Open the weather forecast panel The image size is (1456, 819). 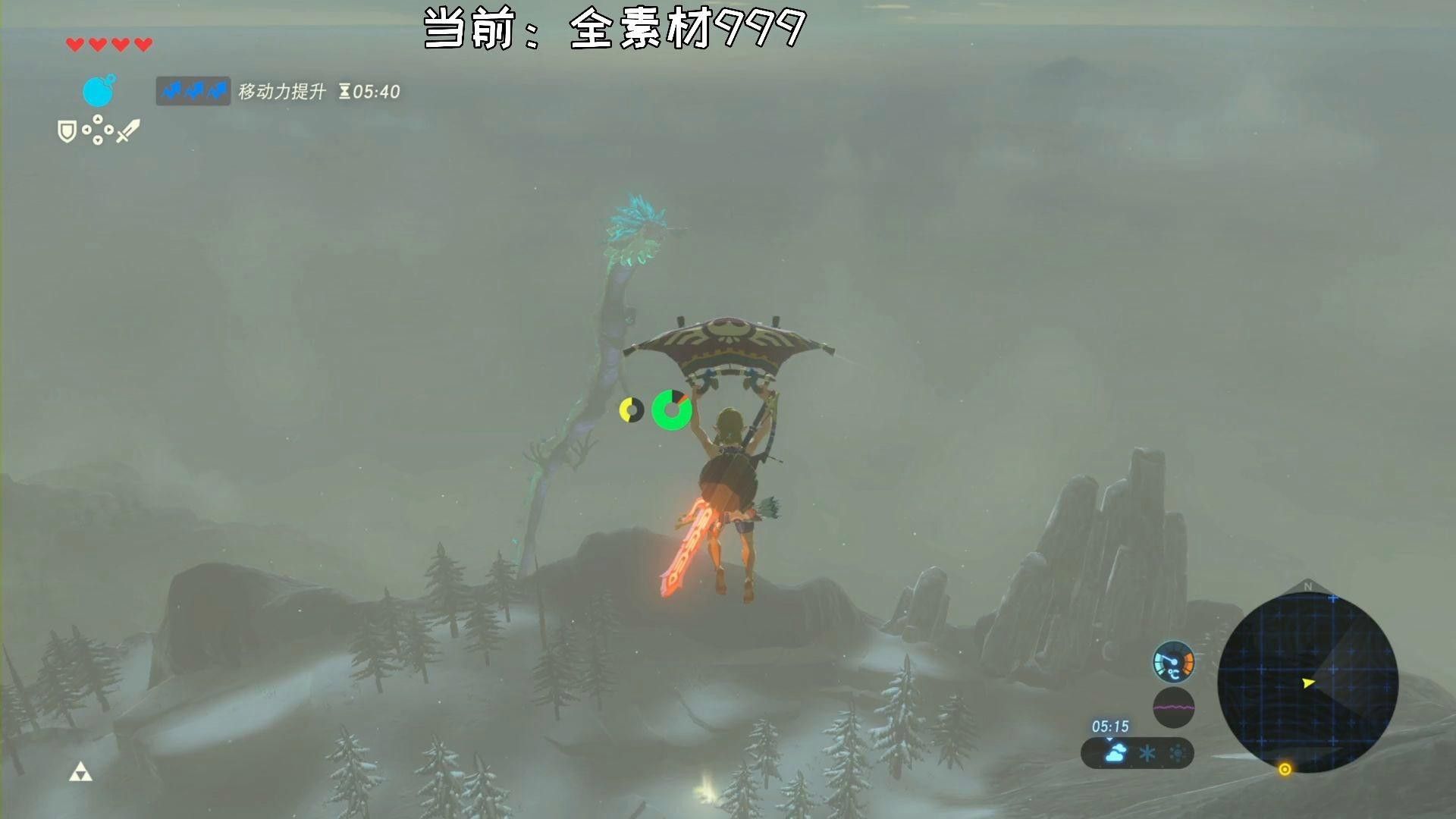[1137, 753]
